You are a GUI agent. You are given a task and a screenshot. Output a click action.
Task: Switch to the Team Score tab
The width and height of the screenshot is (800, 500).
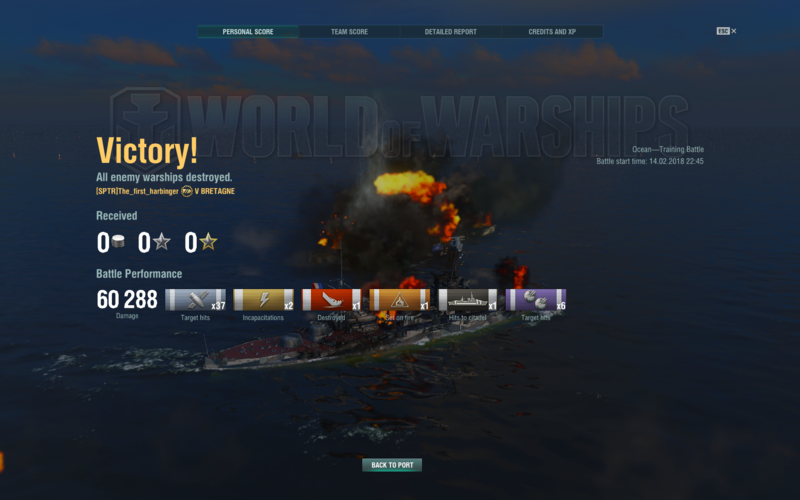click(349, 32)
